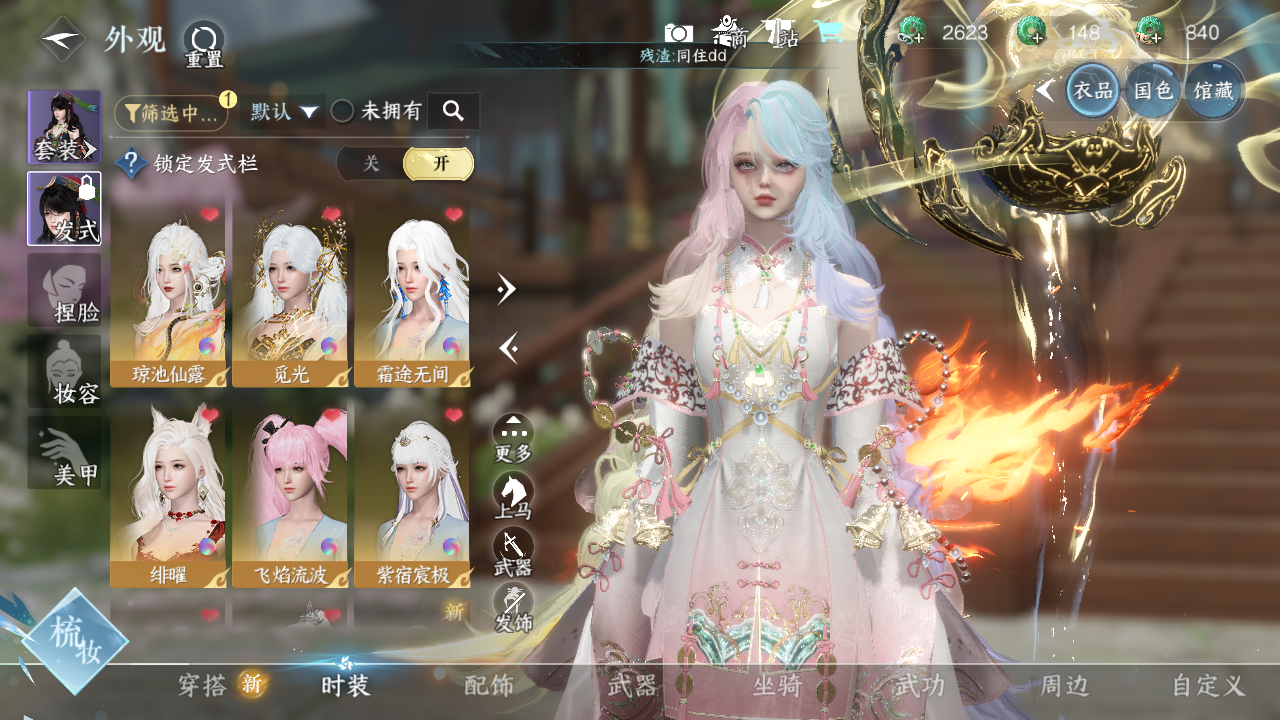Screen dimensions: 1280x720
Task: Pick the 霜途无间 hairstyle
Action: tap(412, 294)
